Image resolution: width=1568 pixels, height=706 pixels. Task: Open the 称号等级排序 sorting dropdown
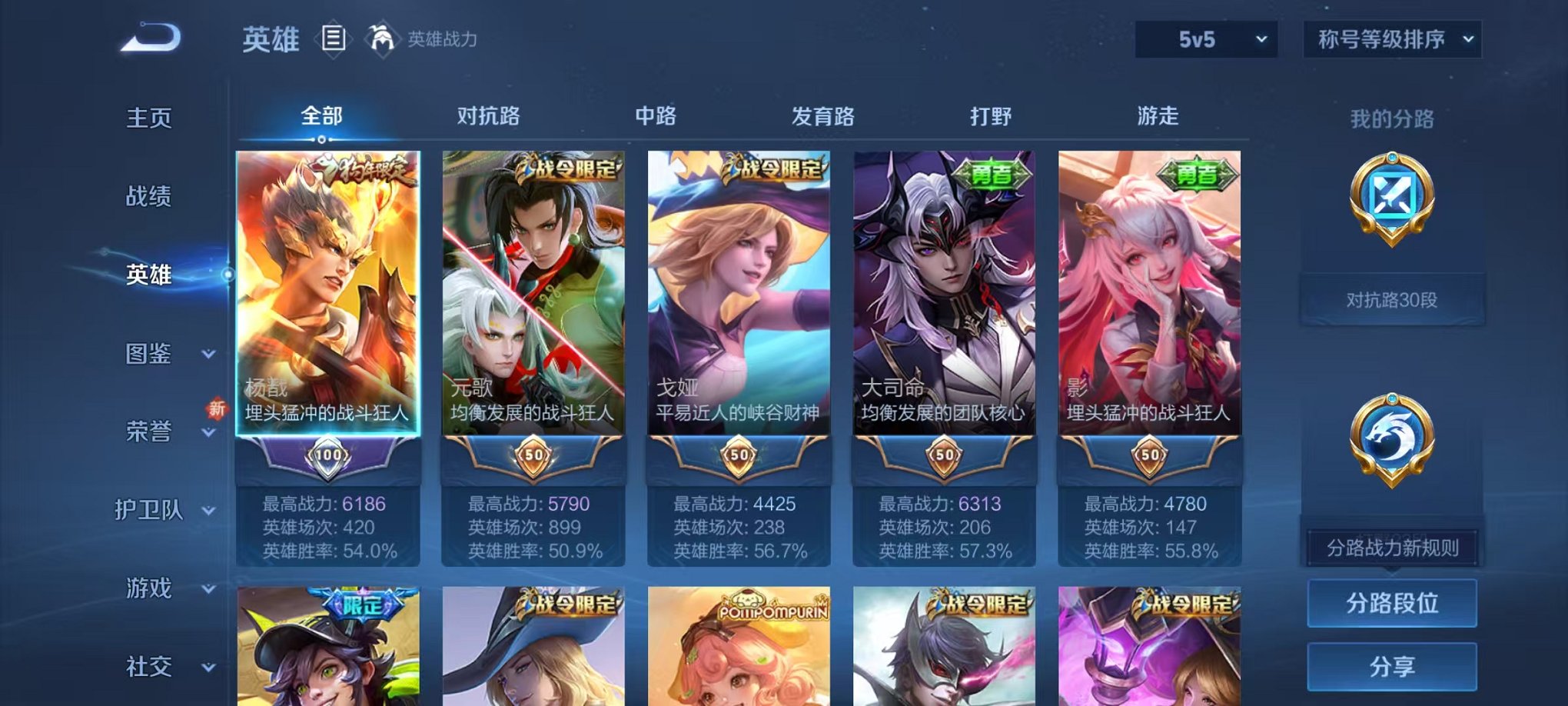coord(1391,37)
